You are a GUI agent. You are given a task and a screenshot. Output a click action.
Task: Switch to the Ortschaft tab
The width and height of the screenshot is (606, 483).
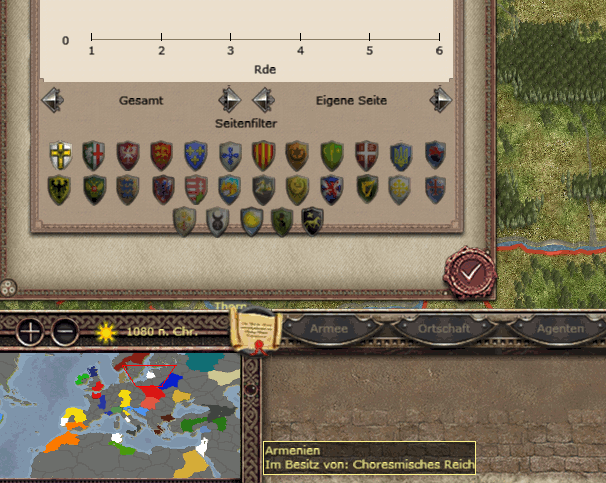[x=443, y=329]
